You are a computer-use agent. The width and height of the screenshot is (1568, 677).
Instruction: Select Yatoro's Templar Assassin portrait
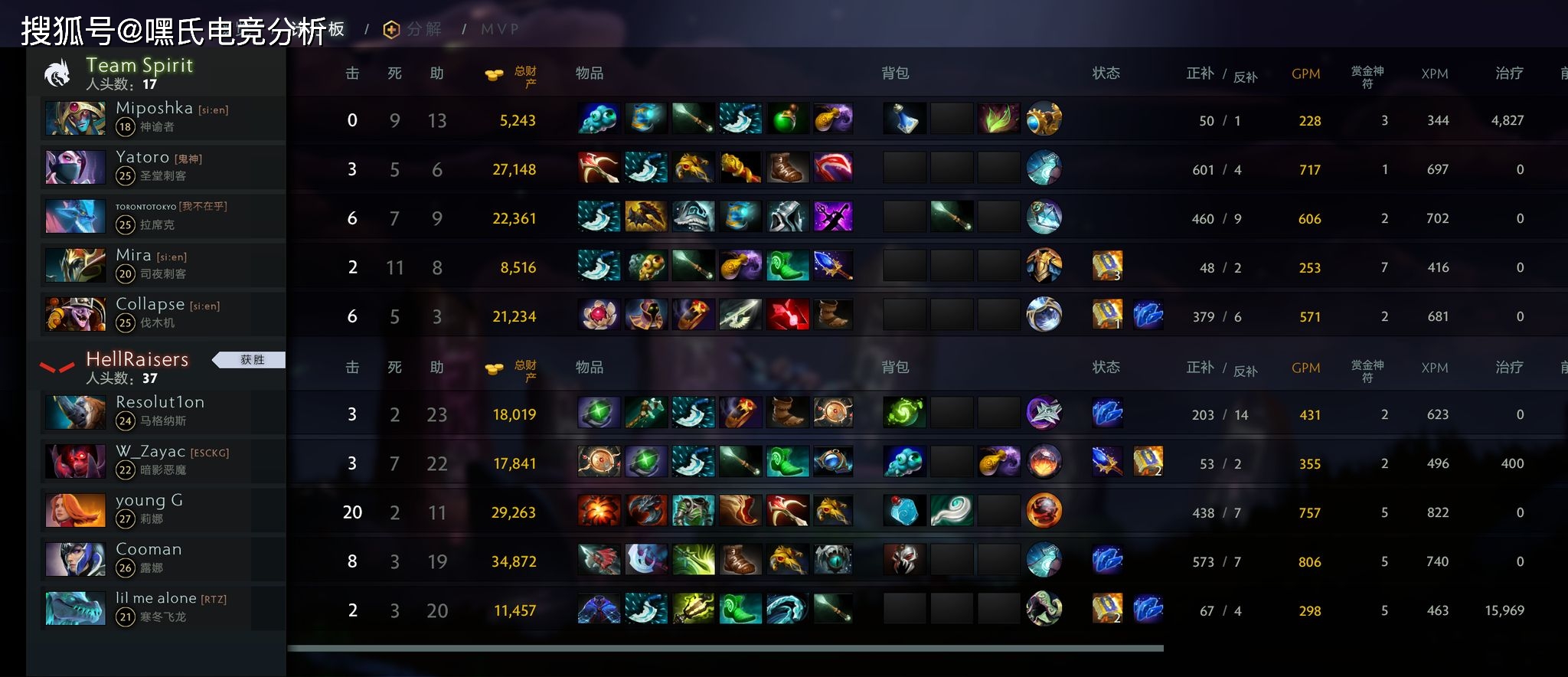coord(74,167)
